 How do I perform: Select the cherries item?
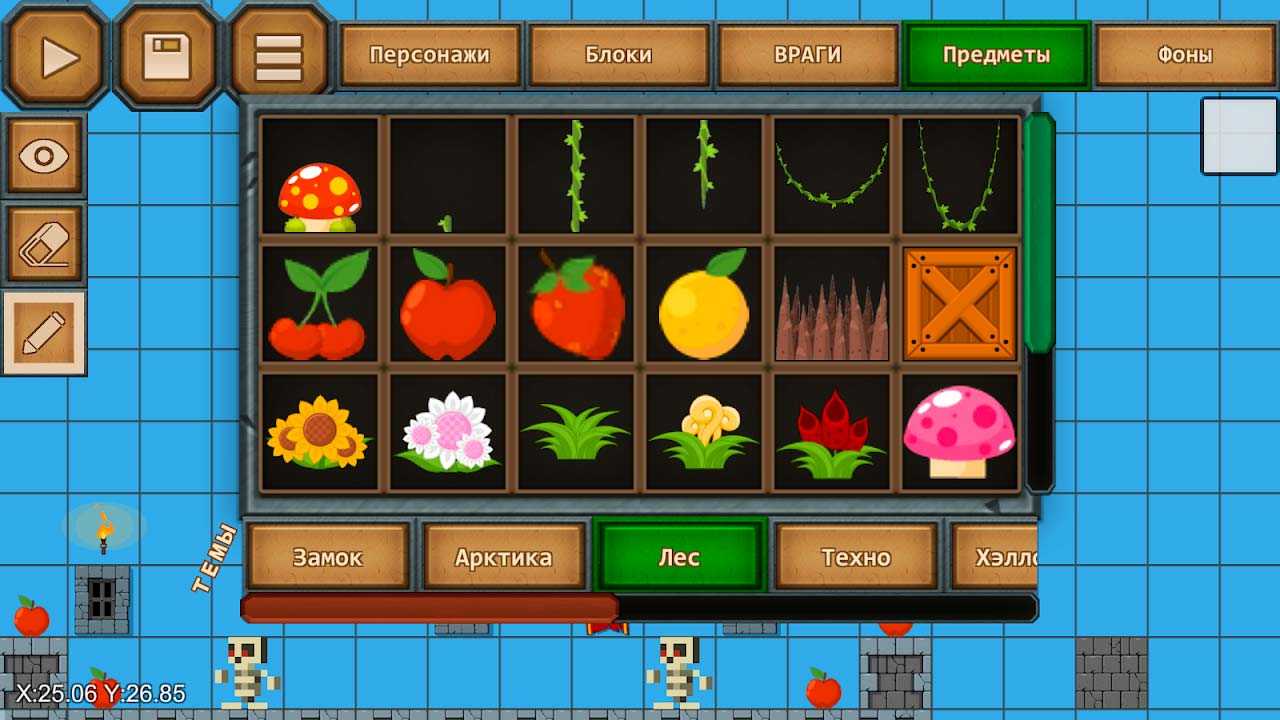(320, 304)
